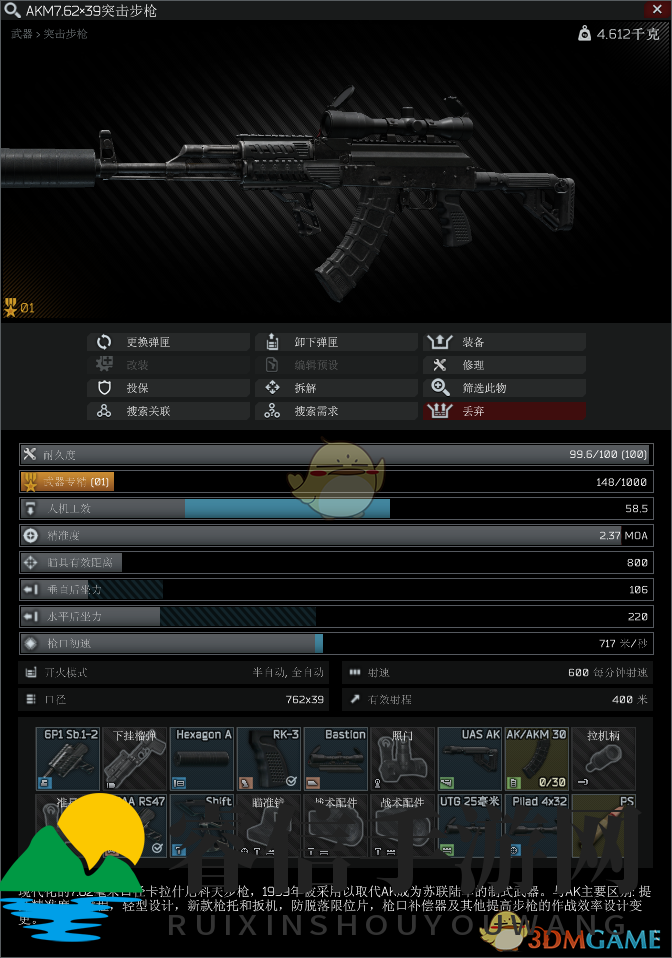Open the 修理 (repair) option

504,365
